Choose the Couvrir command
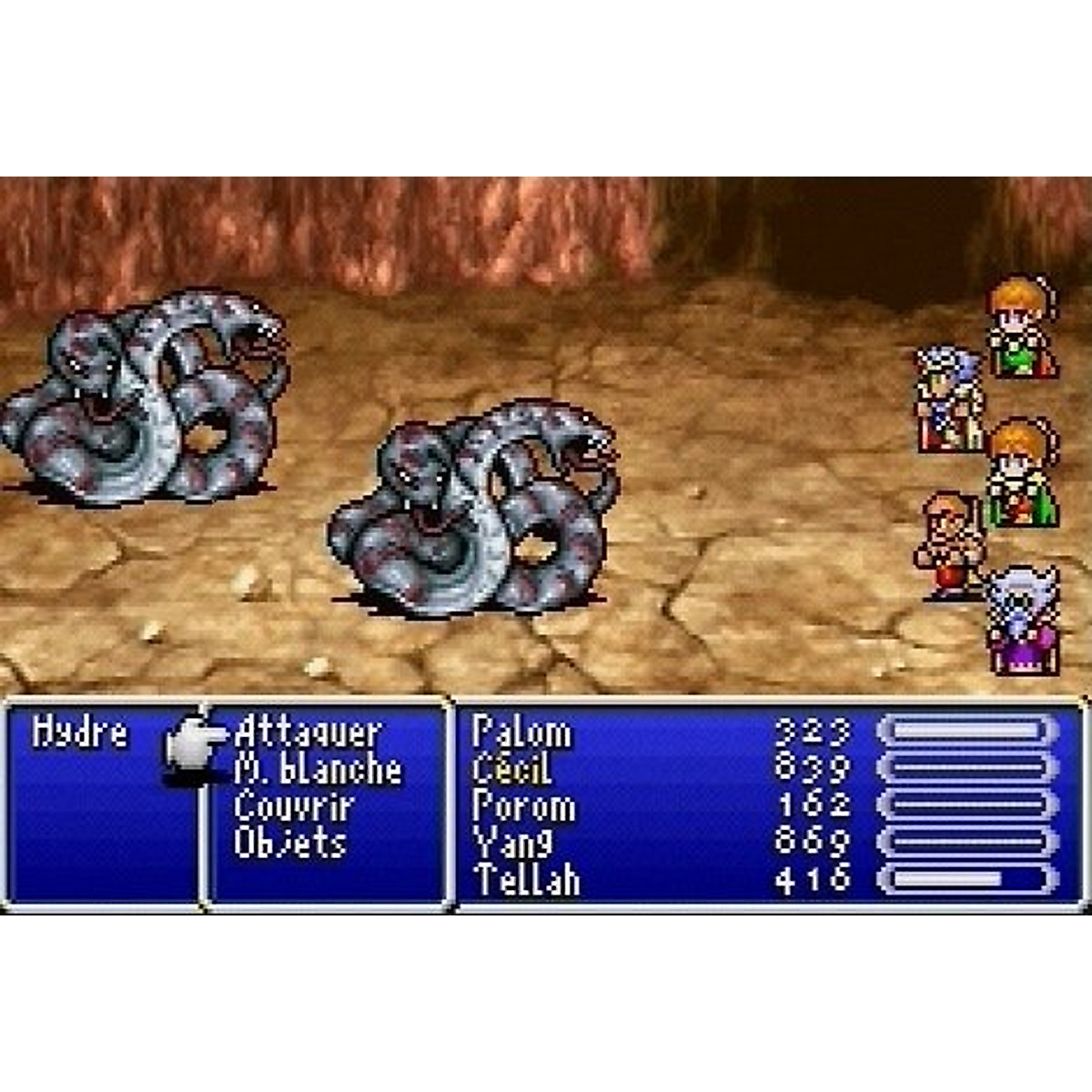 [x=293, y=806]
